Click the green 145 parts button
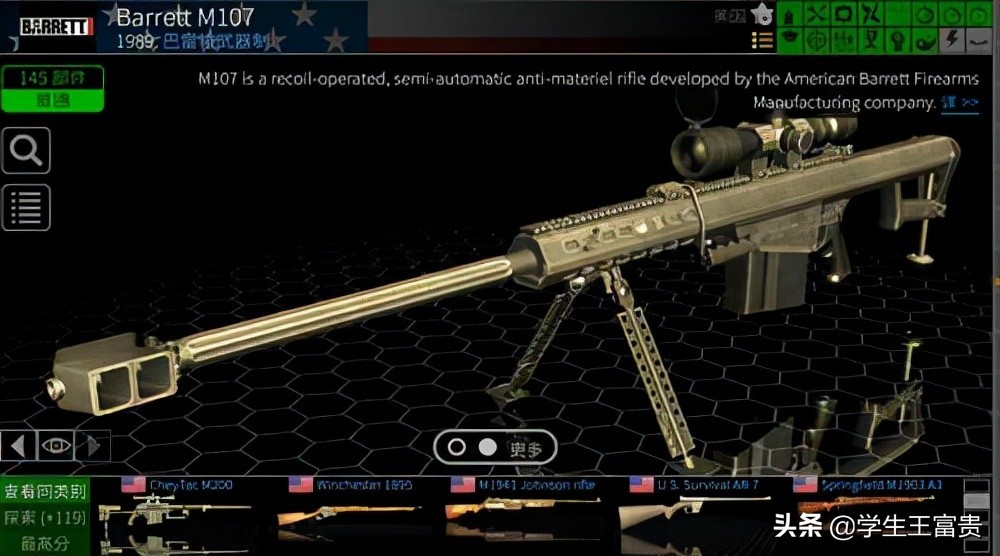 point(51,90)
